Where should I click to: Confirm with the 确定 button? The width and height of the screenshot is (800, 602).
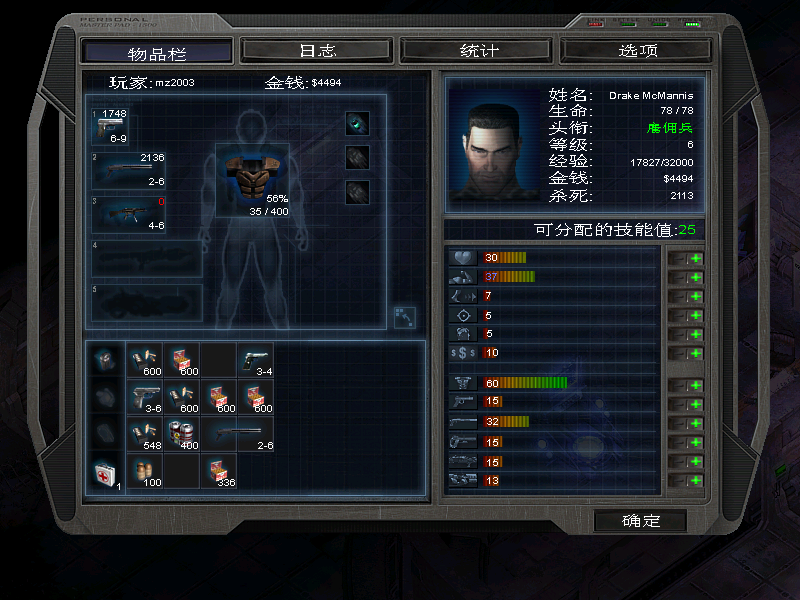coord(640,521)
